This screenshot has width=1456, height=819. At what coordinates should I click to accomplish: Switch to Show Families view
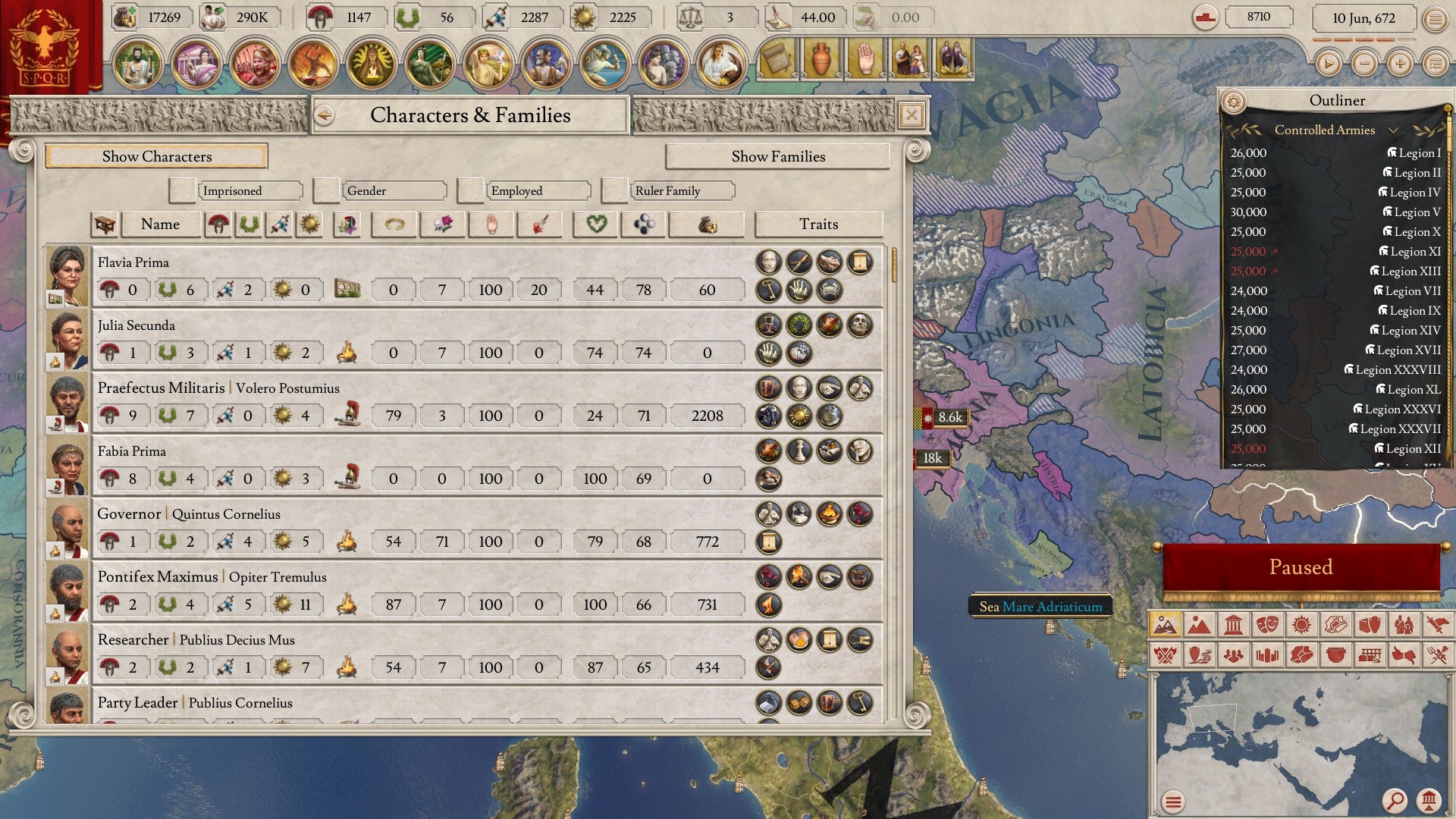point(777,157)
